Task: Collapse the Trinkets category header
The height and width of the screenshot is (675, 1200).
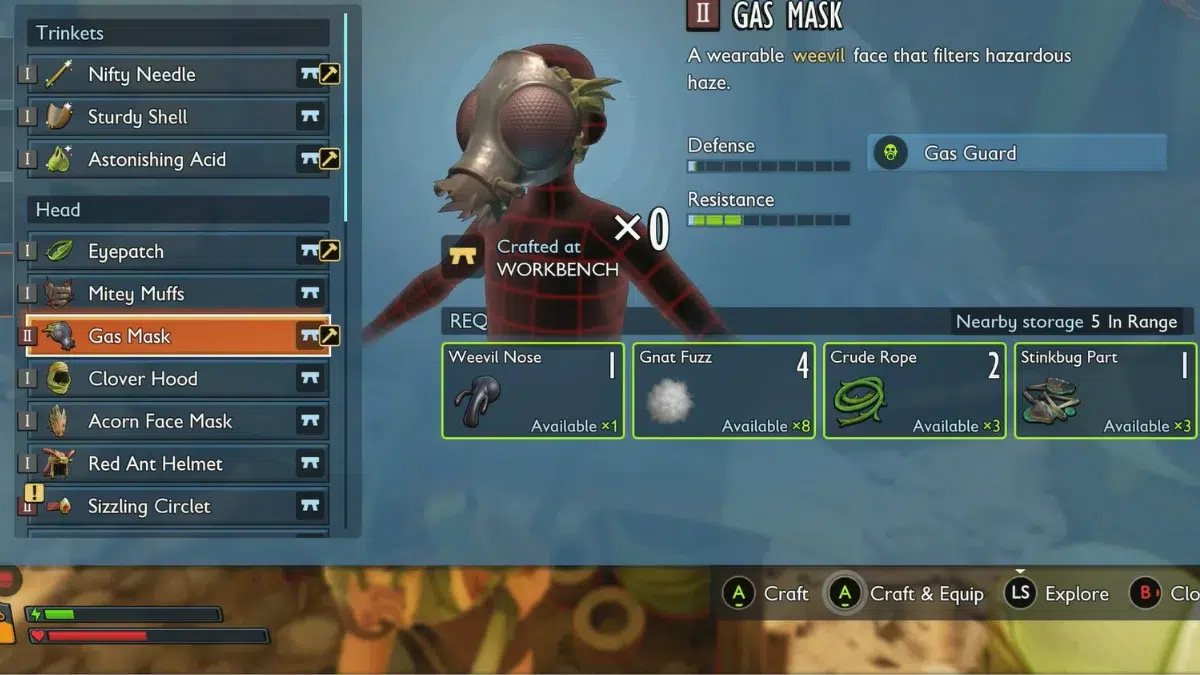Action: click(x=177, y=33)
